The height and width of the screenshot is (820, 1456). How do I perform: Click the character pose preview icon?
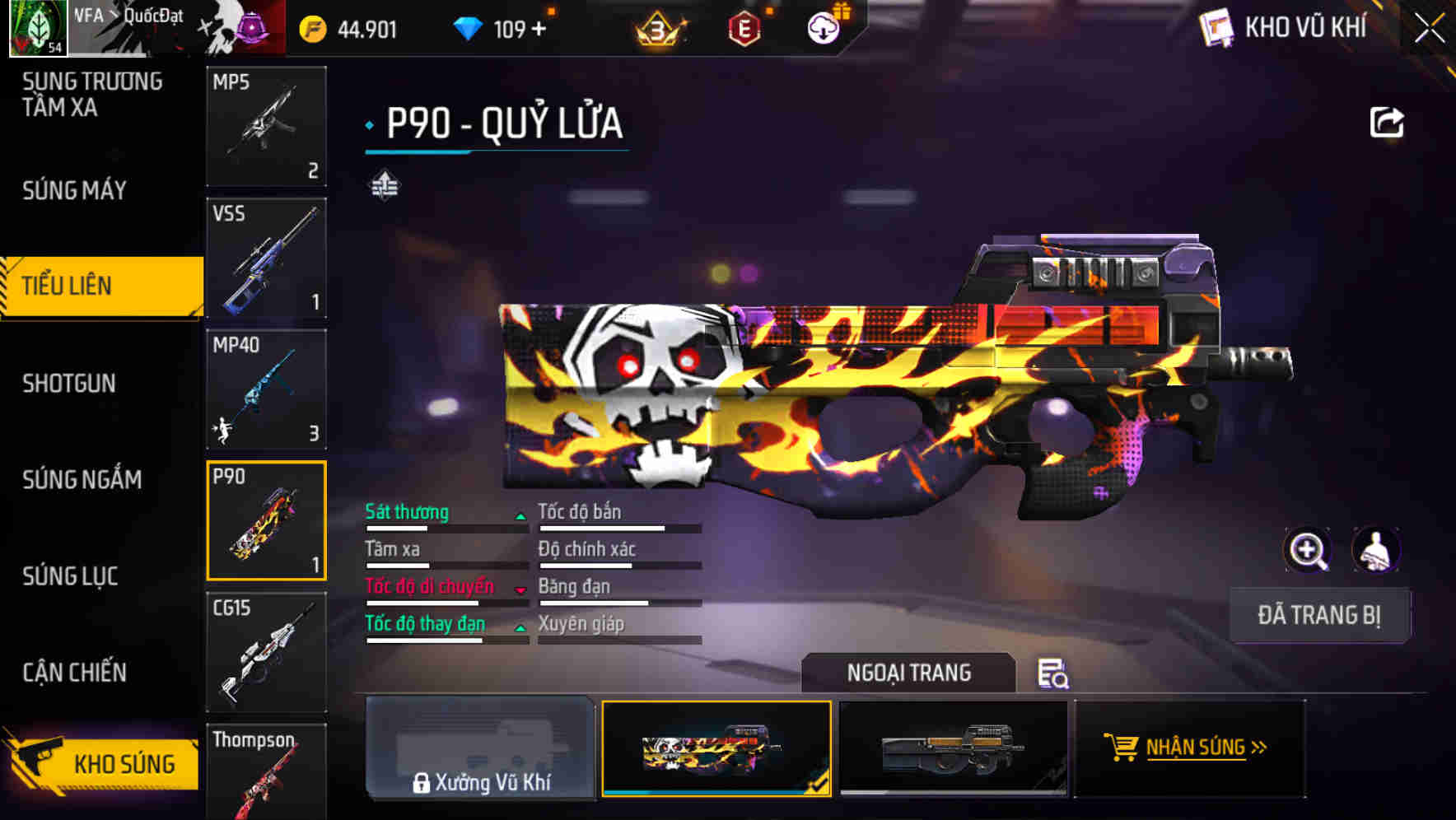pyautogui.click(x=1376, y=550)
